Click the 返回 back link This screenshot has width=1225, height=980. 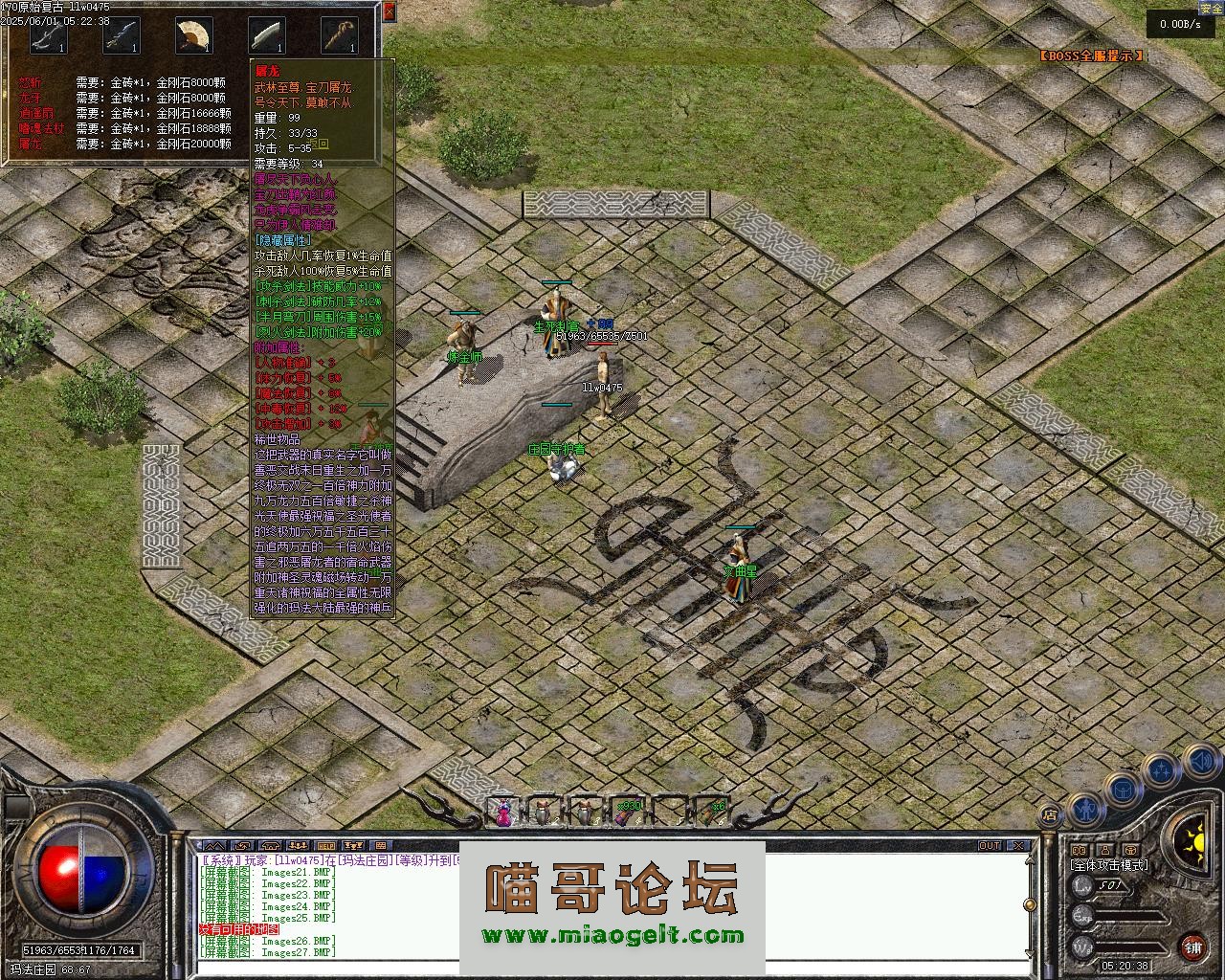[318, 145]
